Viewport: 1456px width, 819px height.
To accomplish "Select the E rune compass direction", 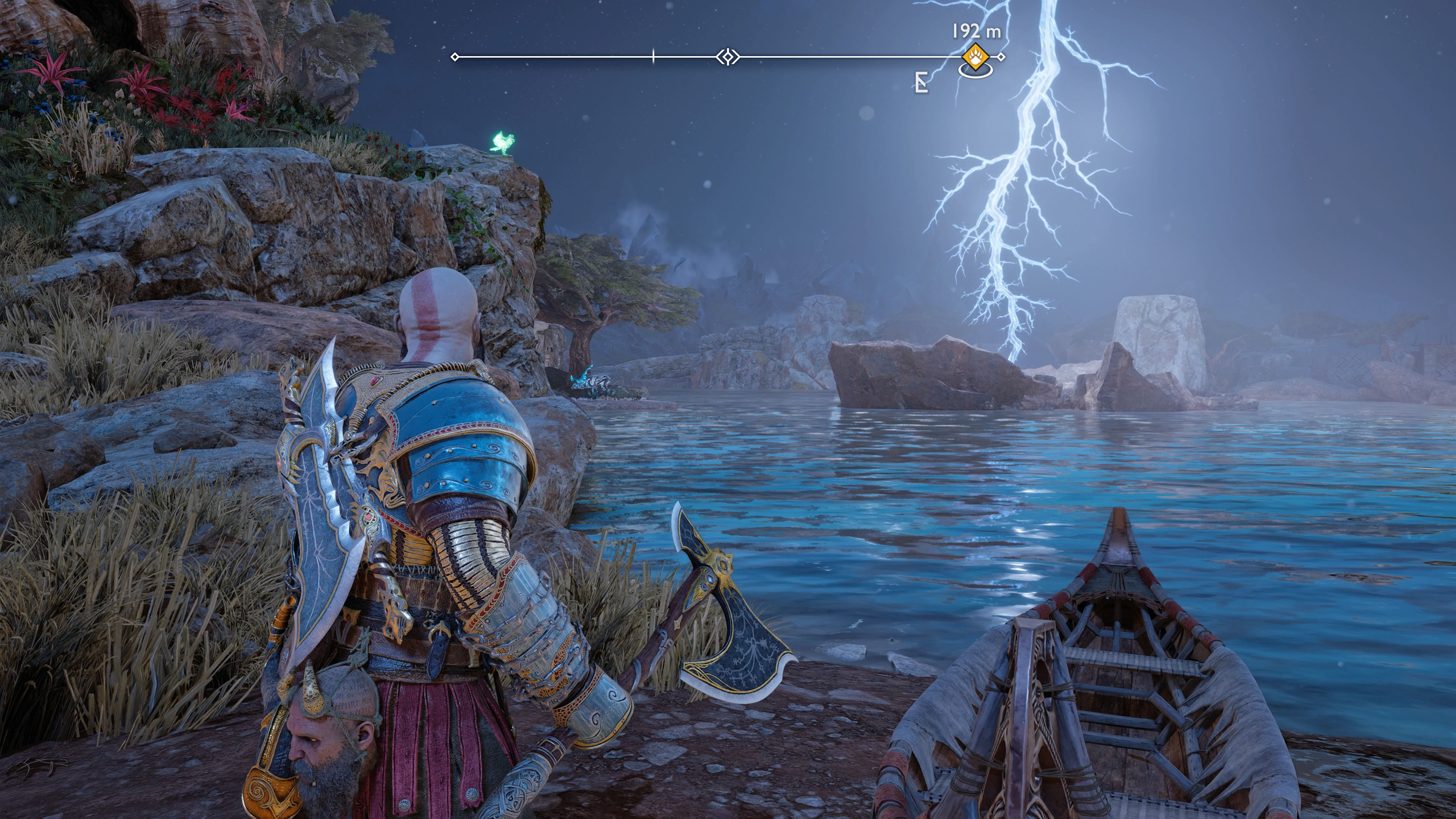I will point(921,81).
